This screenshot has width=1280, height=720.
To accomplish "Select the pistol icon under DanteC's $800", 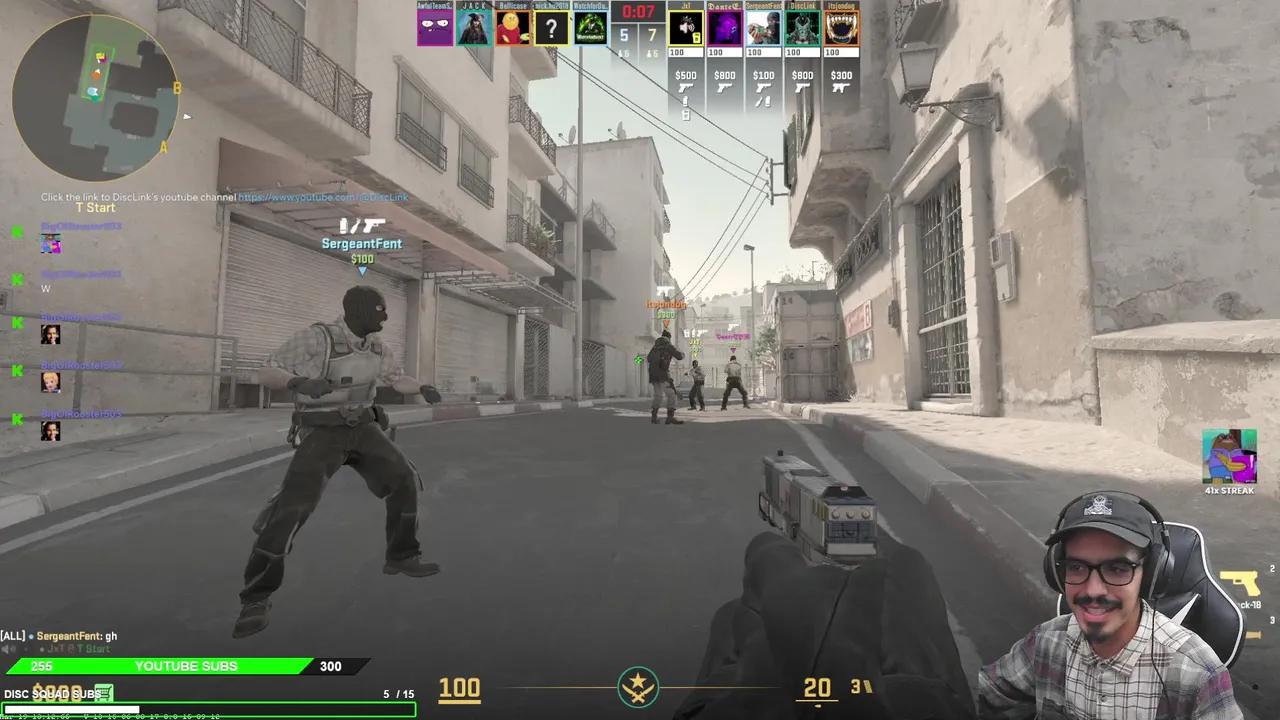I will 724,88.
